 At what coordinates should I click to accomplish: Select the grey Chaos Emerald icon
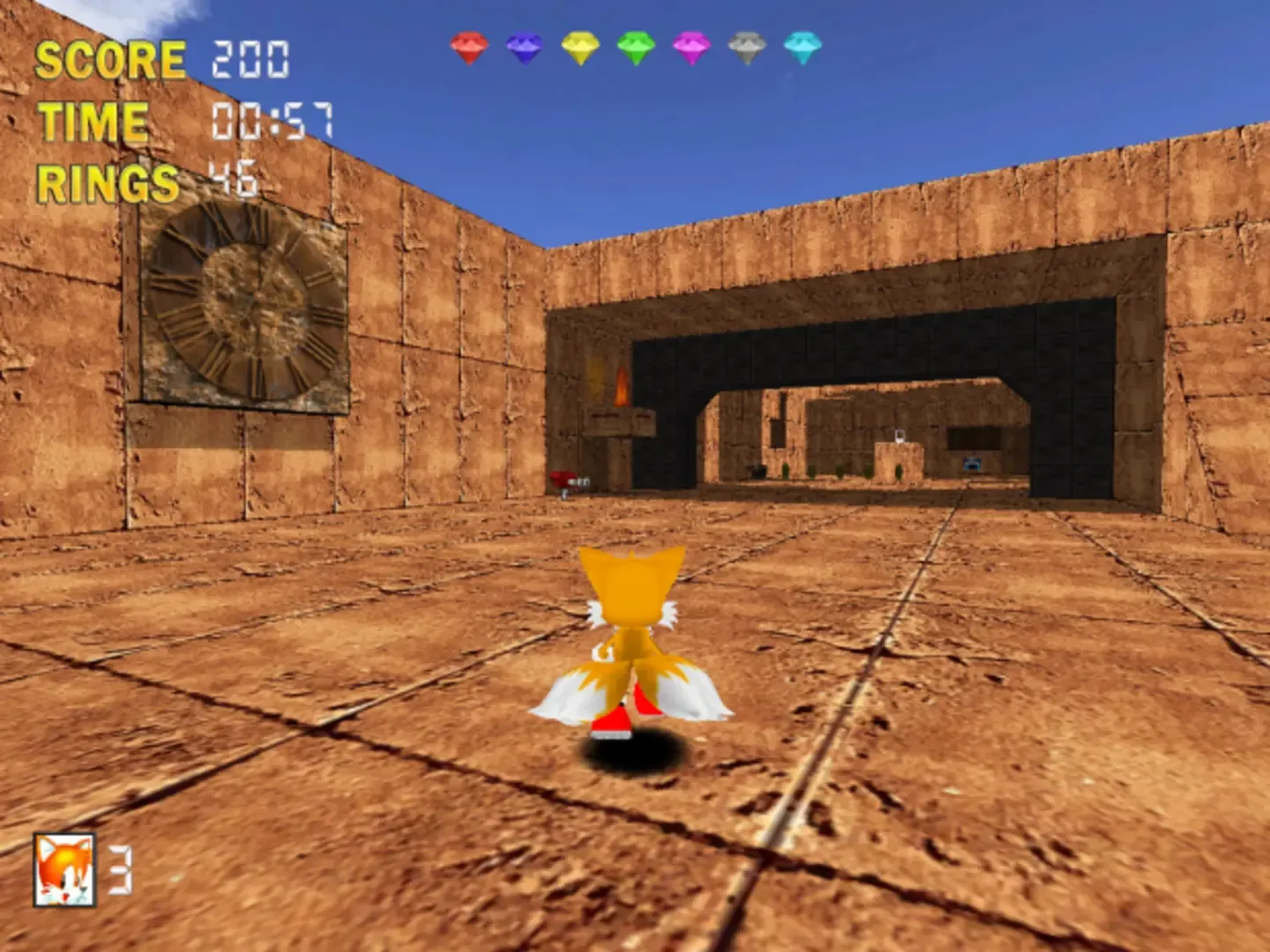point(746,47)
